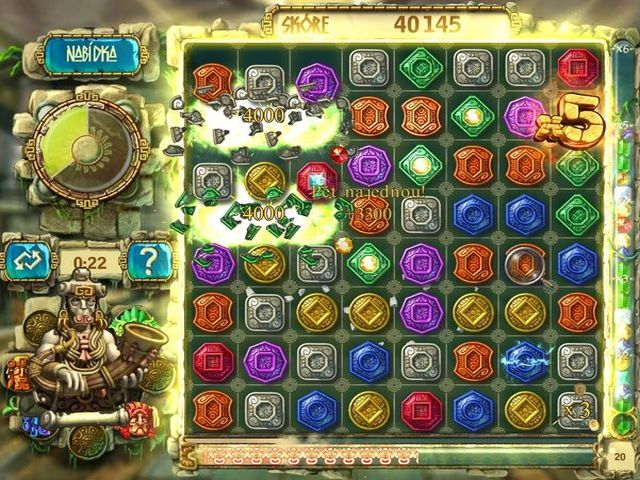Use the shuffle arrows button
This screenshot has height=480, width=640.
click(26, 262)
